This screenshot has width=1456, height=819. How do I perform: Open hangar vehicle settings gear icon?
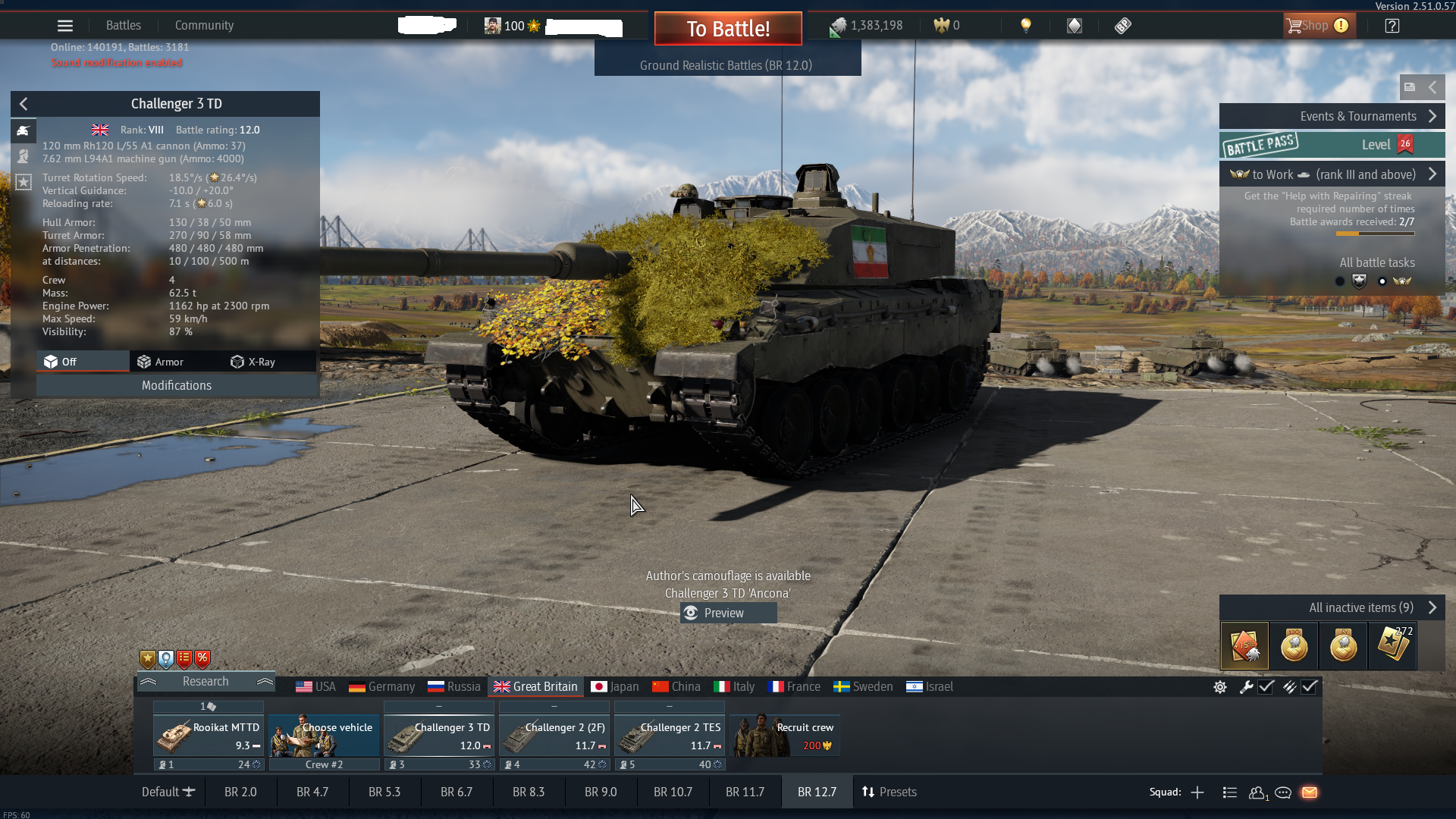click(x=1219, y=687)
